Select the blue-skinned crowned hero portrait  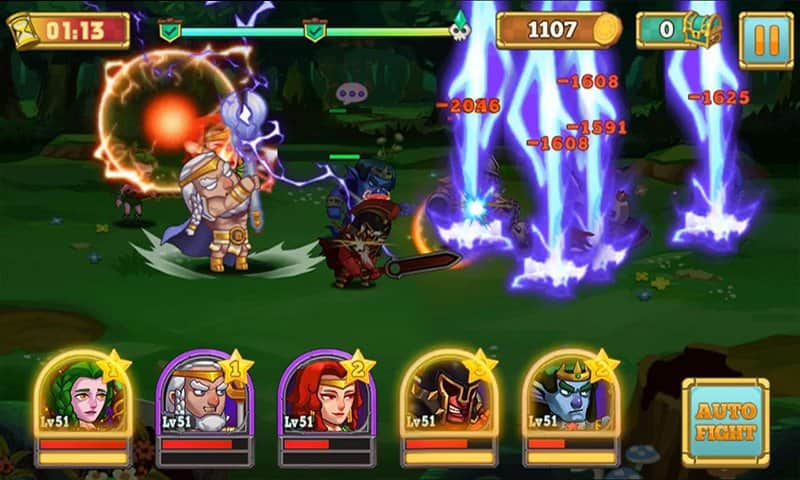570,397
